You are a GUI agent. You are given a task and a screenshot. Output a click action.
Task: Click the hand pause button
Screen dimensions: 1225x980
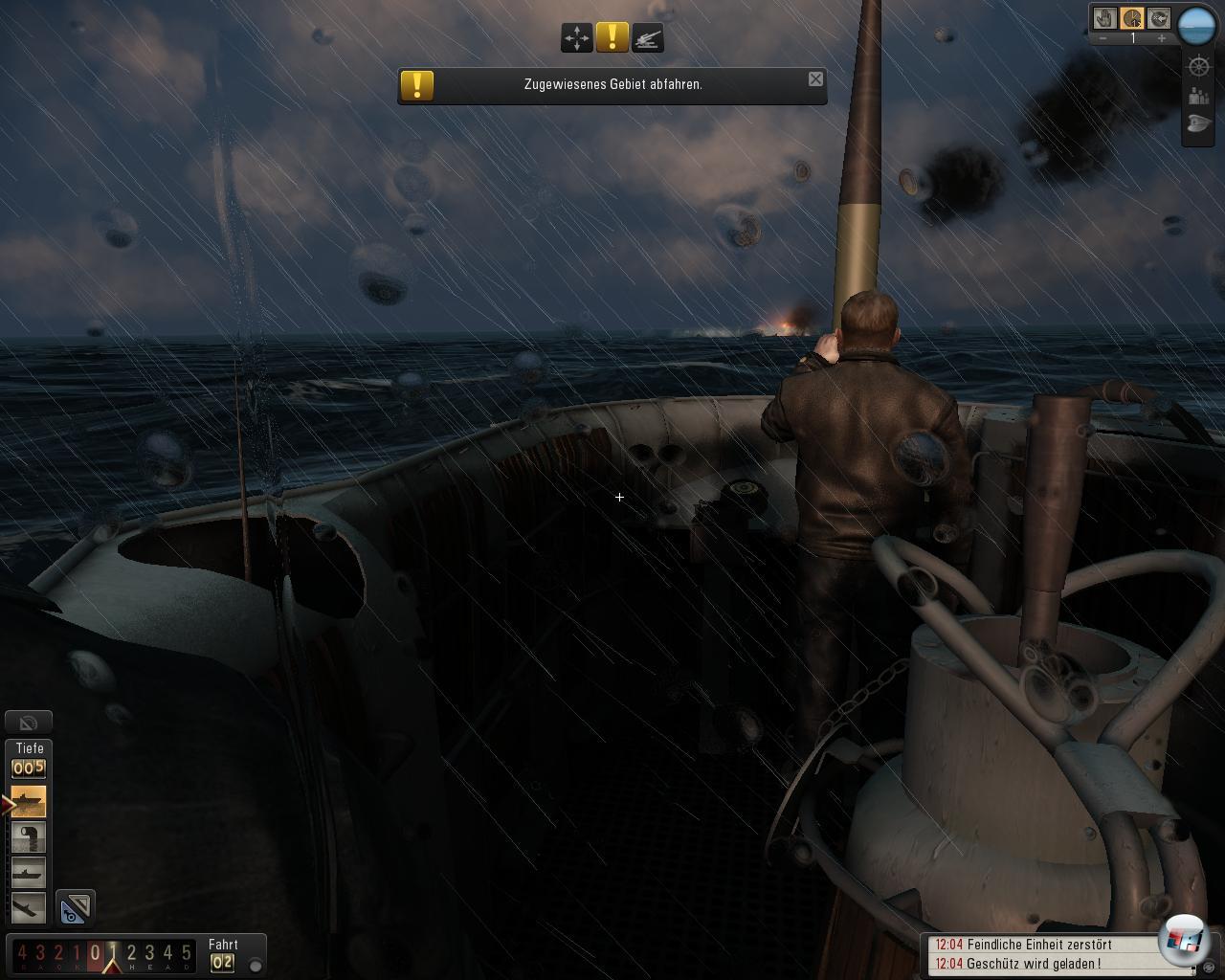pyautogui.click(x=1106, y=18)
